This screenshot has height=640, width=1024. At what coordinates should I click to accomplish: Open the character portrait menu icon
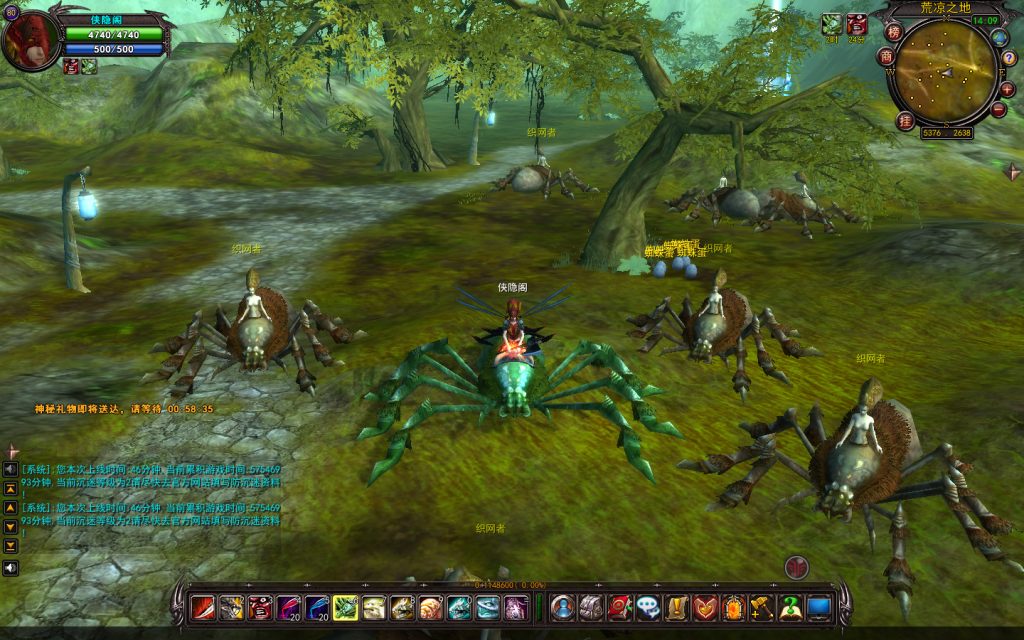tap(562, 606)
